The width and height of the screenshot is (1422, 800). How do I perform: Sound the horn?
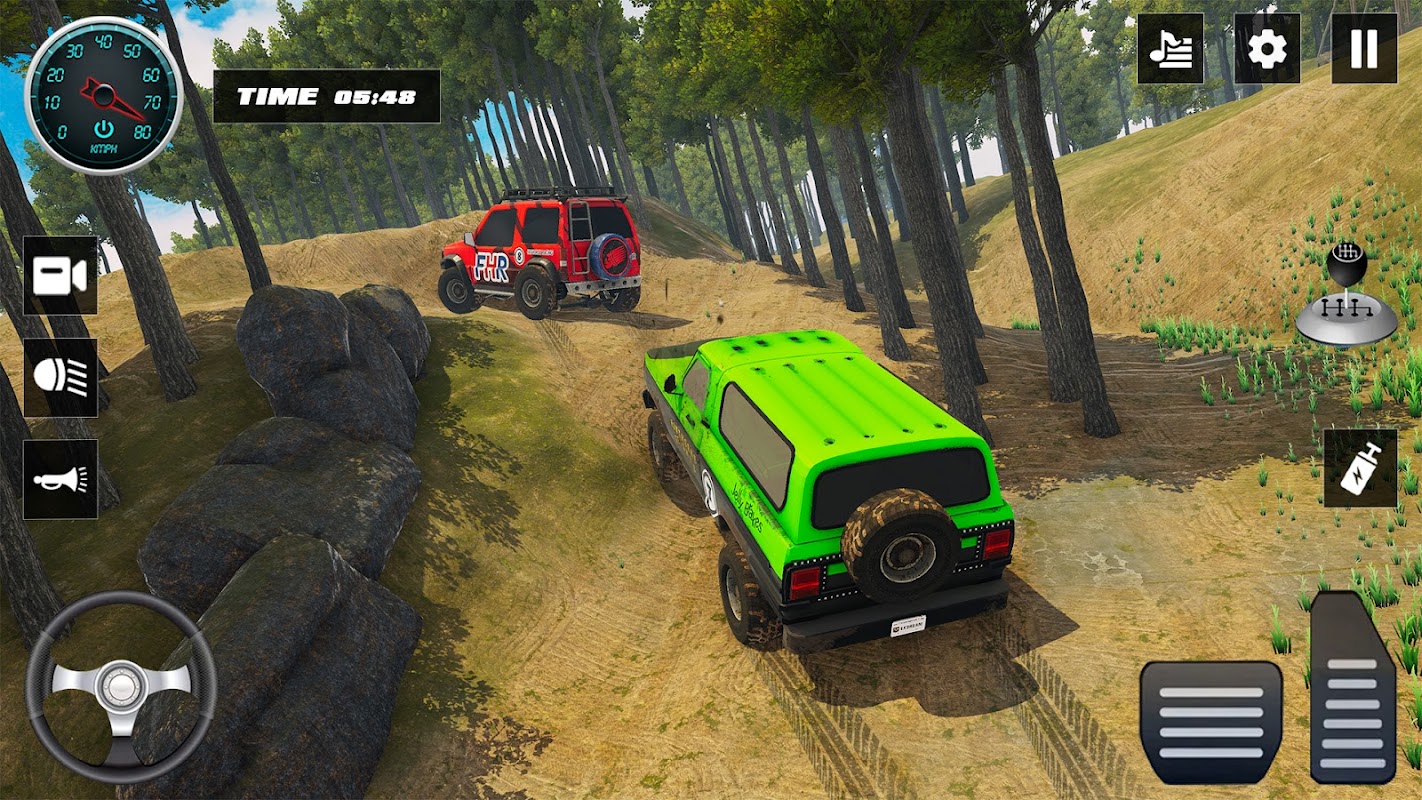tap(60, 479)
